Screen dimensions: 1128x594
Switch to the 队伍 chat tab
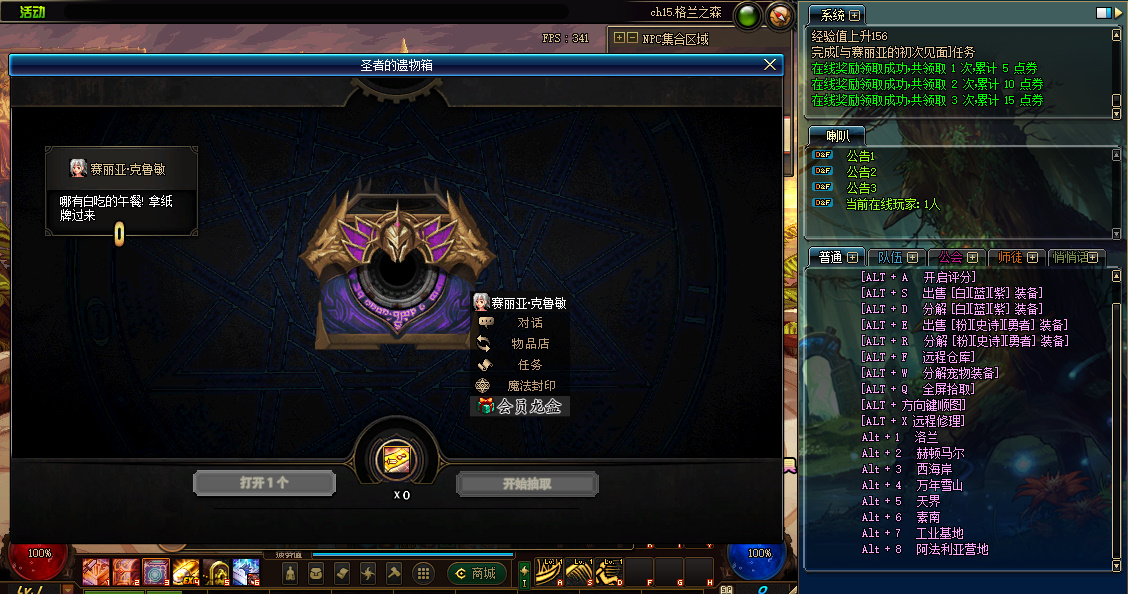coord(890,257)
